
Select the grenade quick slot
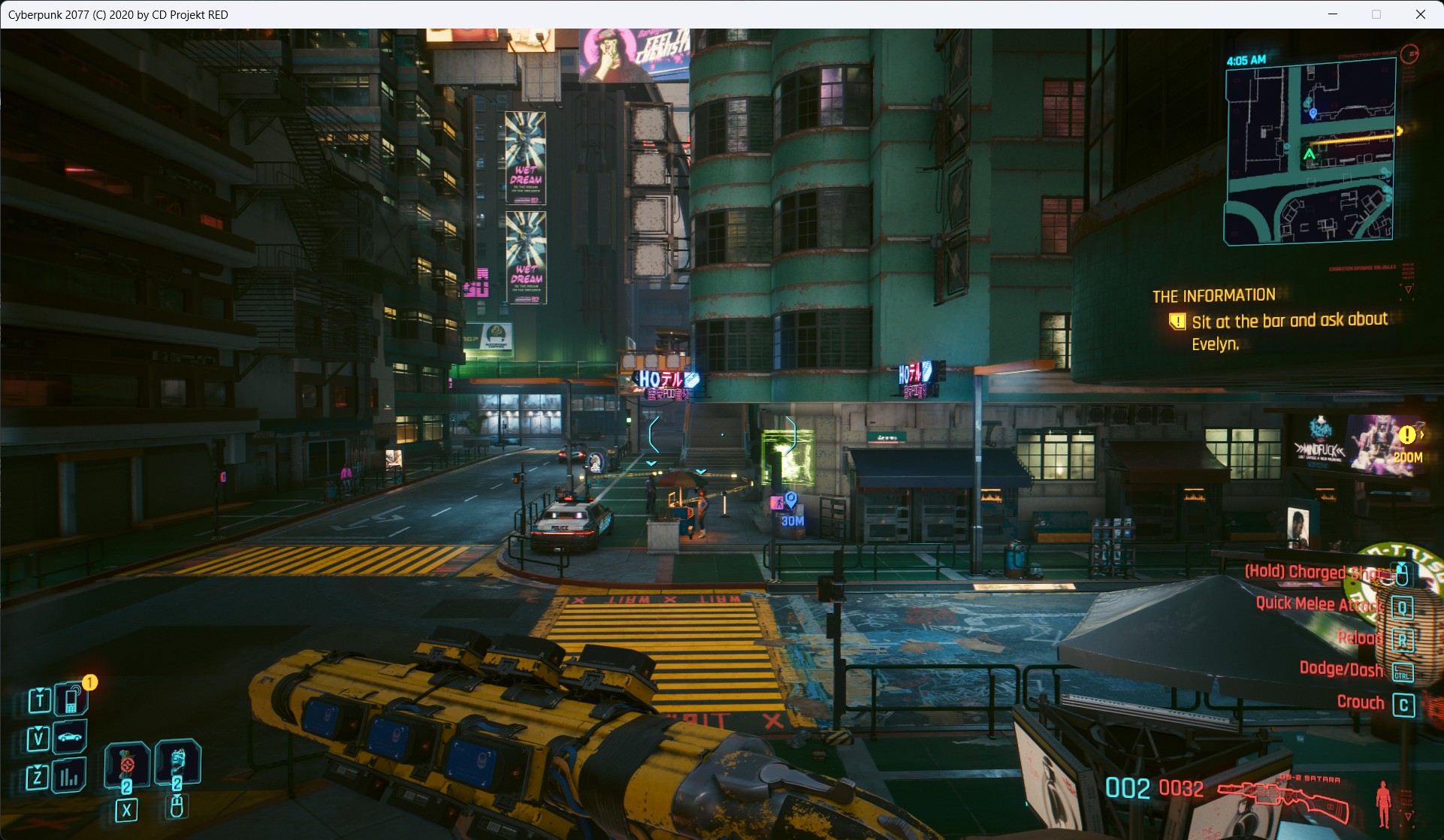(x=126, y=764)
